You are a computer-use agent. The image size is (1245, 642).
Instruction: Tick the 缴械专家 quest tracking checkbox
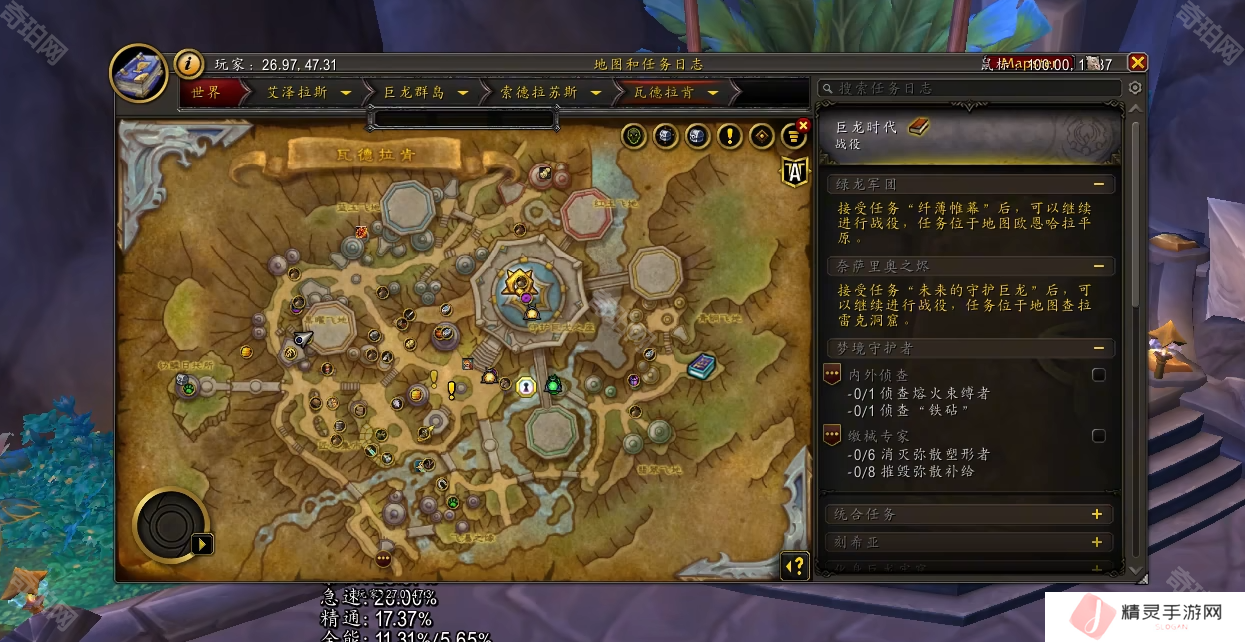[1099, 436]
